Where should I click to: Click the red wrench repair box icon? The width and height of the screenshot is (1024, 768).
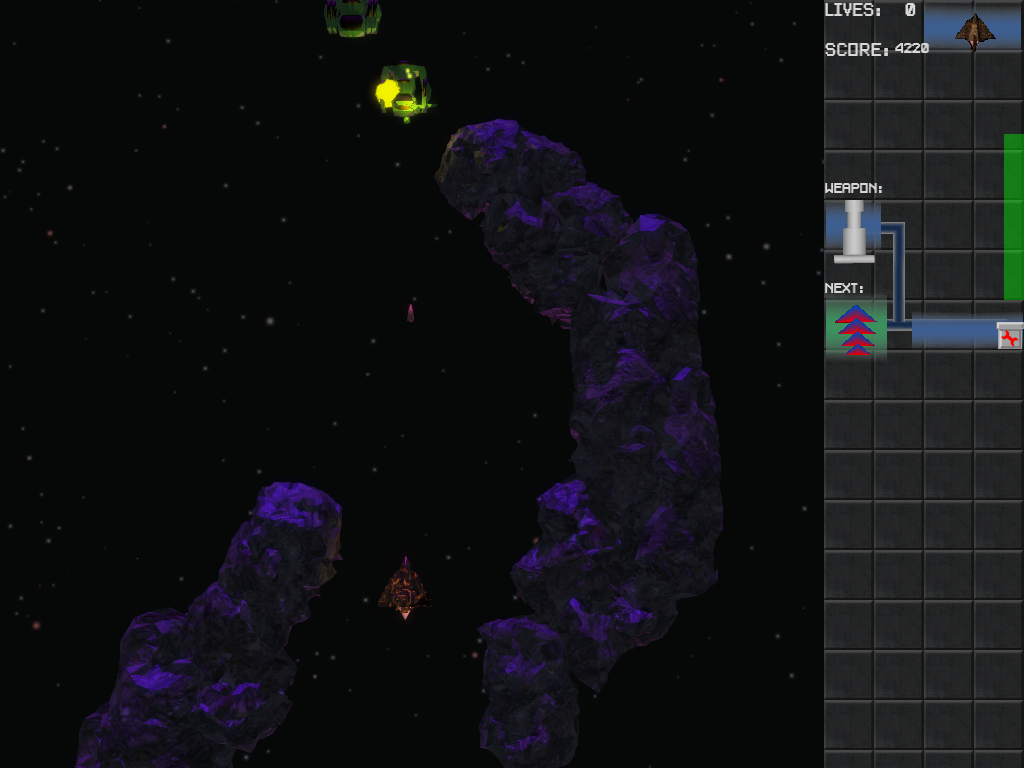[x=1010, y=337]
